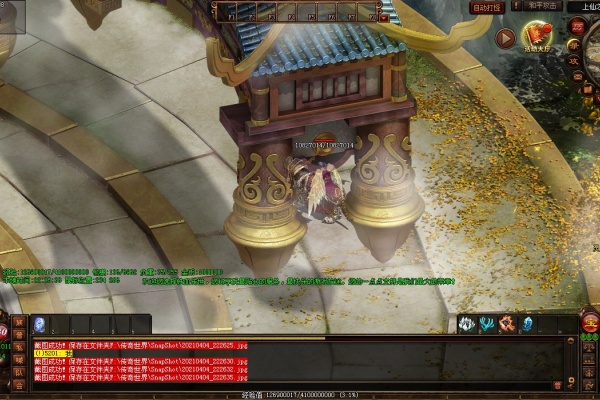Select the 队 team chat channel
The width and height of the screenshot is (600, 400).
point(19,371)
